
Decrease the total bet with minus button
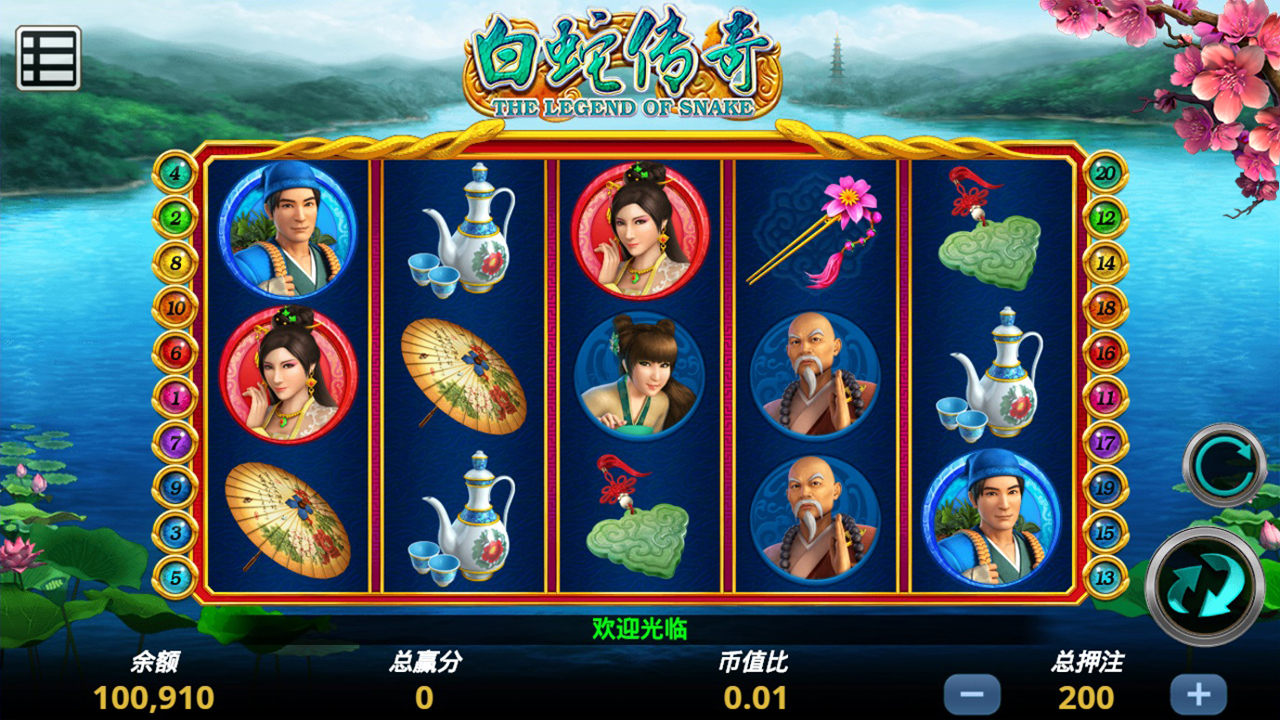click(x=971, y=694)
